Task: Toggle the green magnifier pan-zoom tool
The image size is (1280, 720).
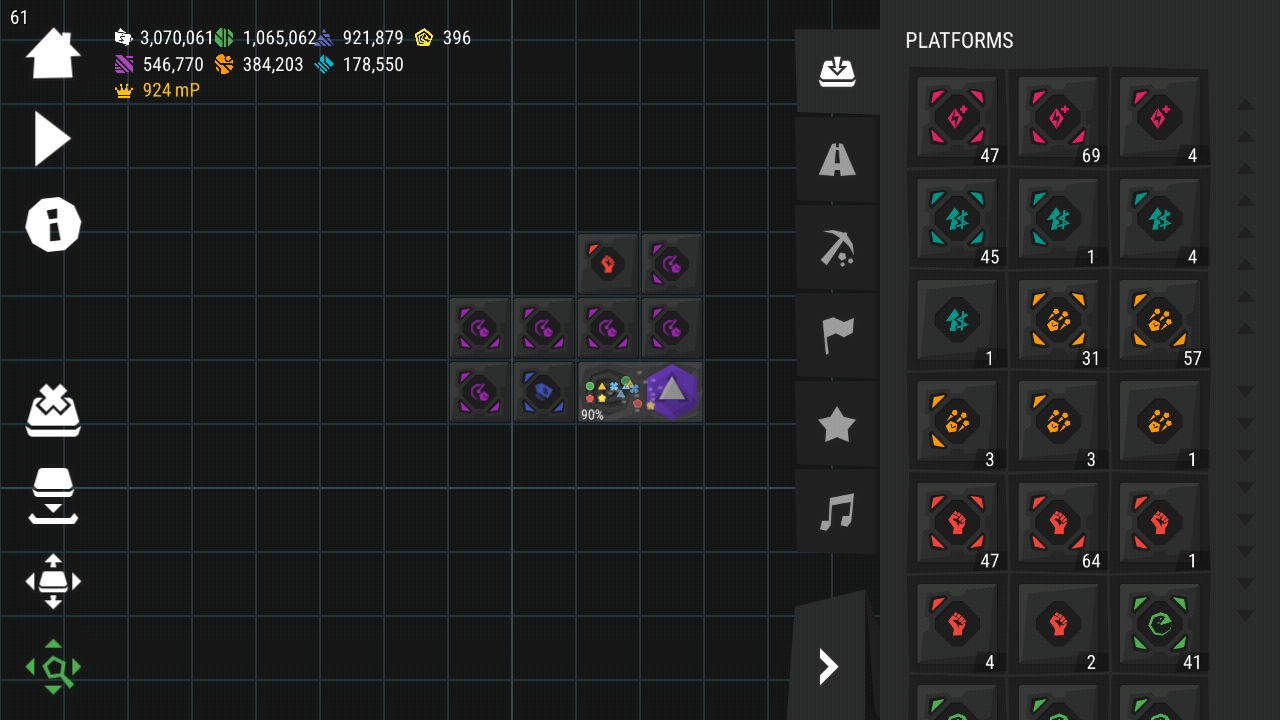Action: pos(53,667)
